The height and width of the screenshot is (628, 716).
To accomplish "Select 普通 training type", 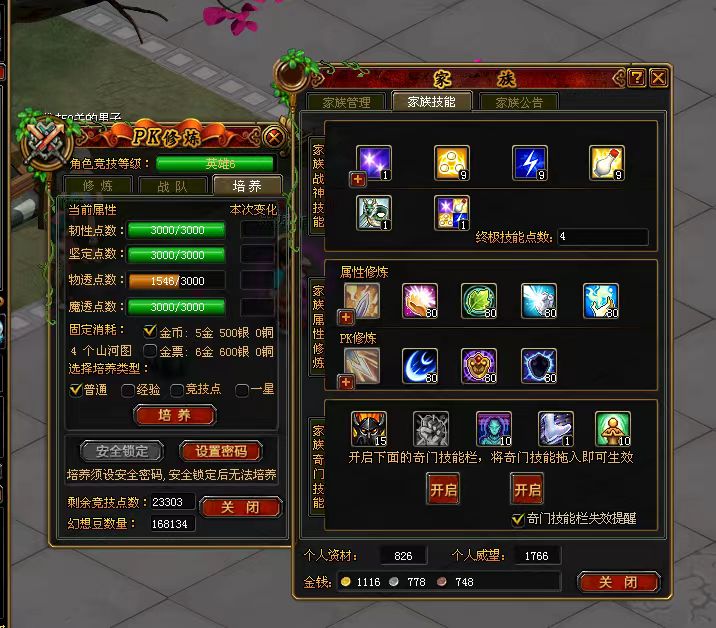I will click(76, 390).
